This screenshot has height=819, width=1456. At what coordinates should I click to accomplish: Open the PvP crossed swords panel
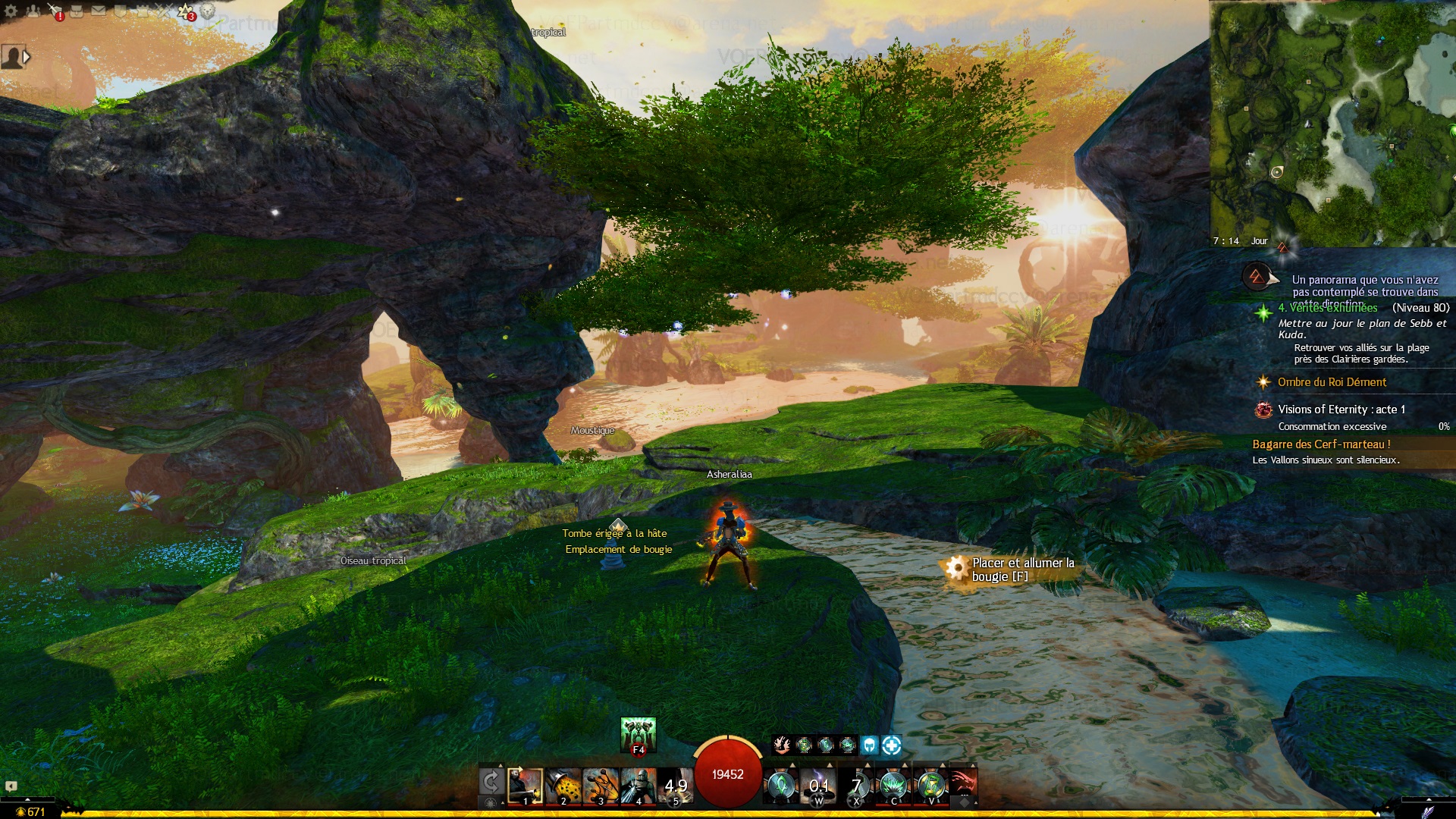tap(164, 11)
